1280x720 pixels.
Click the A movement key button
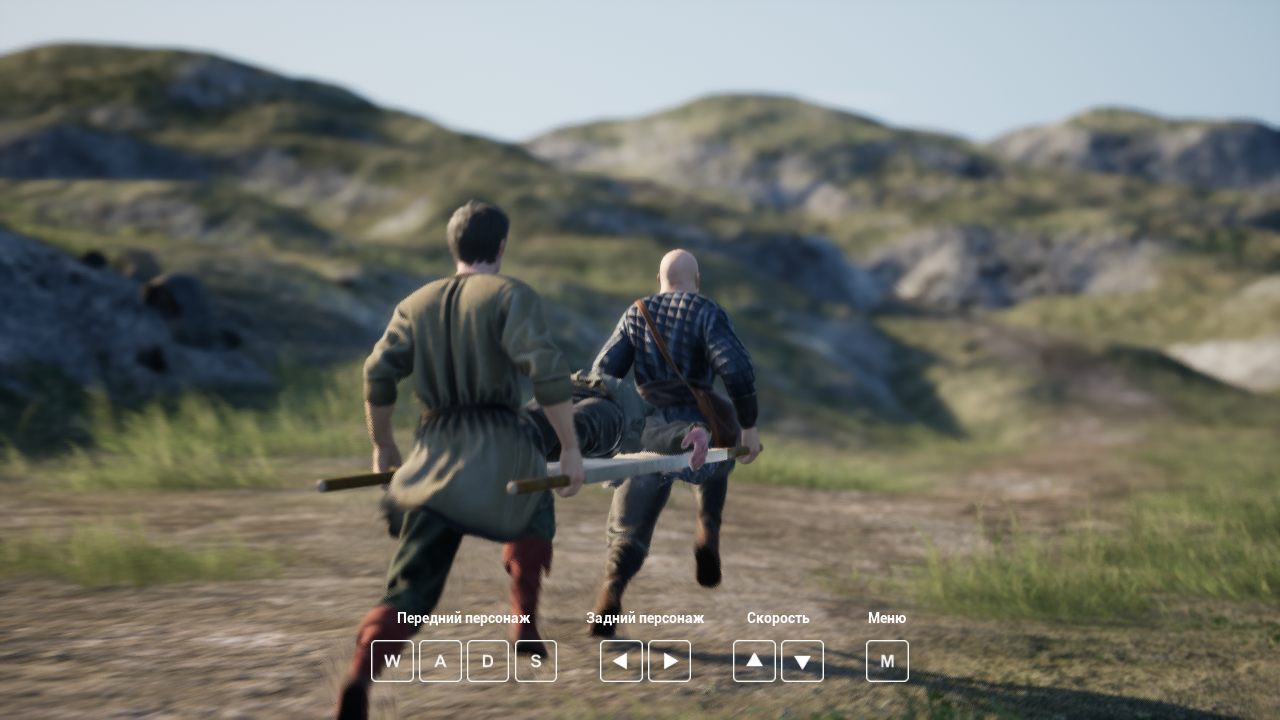click(440, 661)
